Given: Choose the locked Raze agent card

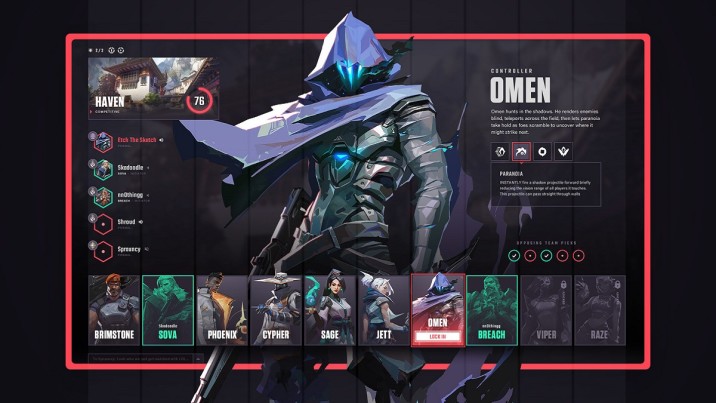Looking at the screenshot, I should 600,310.
